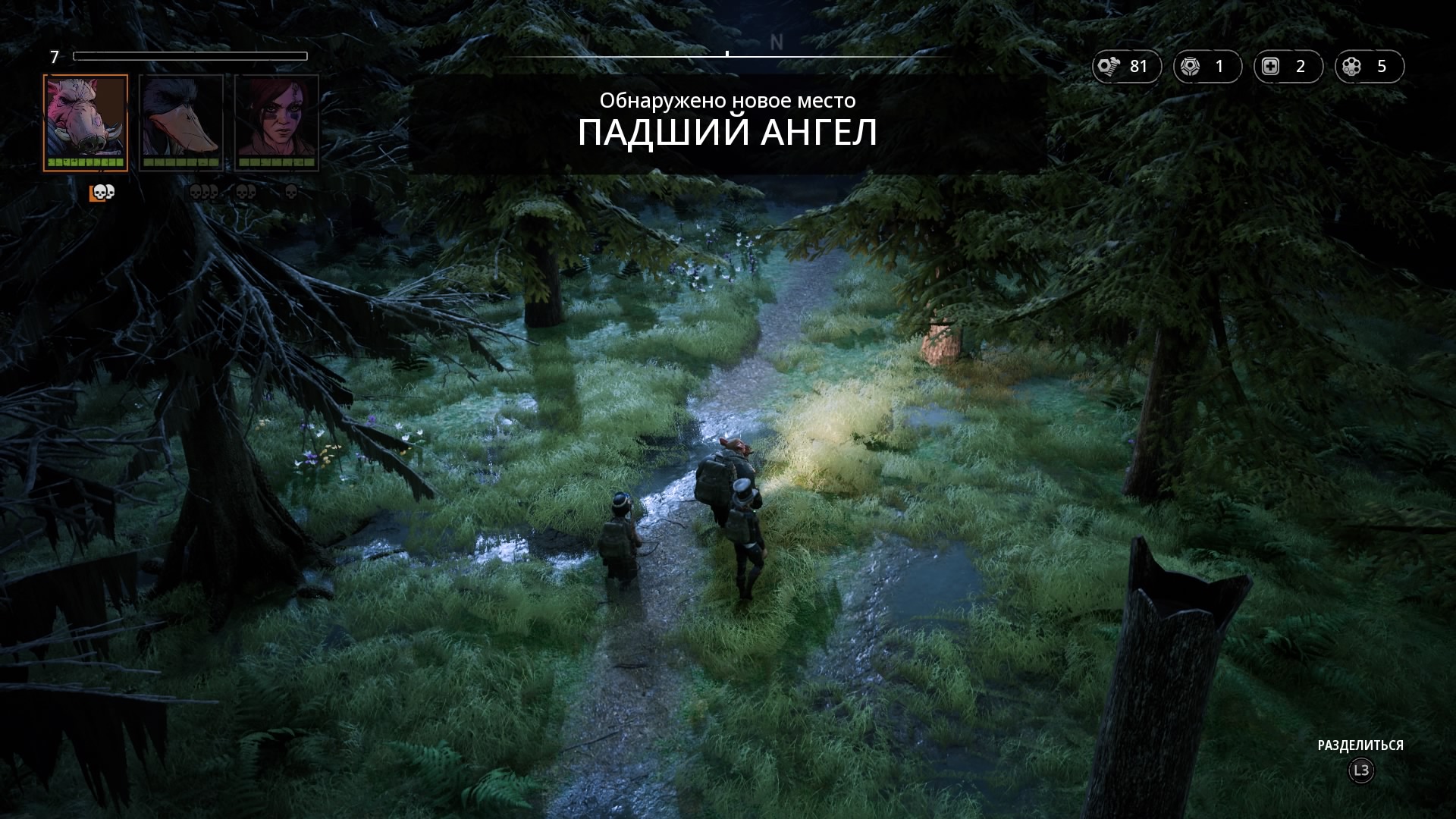This screenshot has height=819, width=1456.
Task: Select the boar character portrait
Action: click(86, 122)
